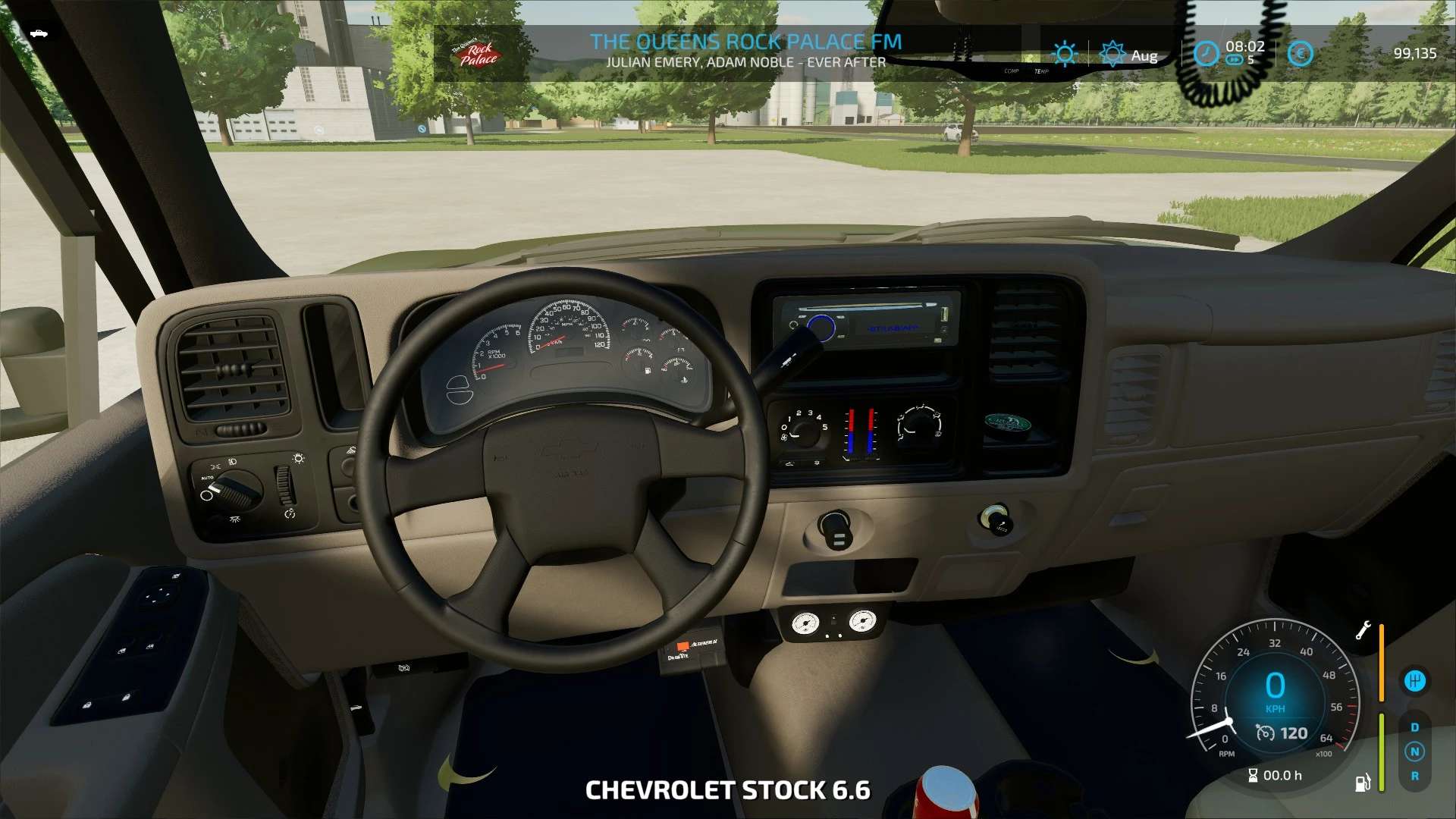Click the Rock Palace radio station logo
The image size is (1456, 819).
[x=478, y=53]
